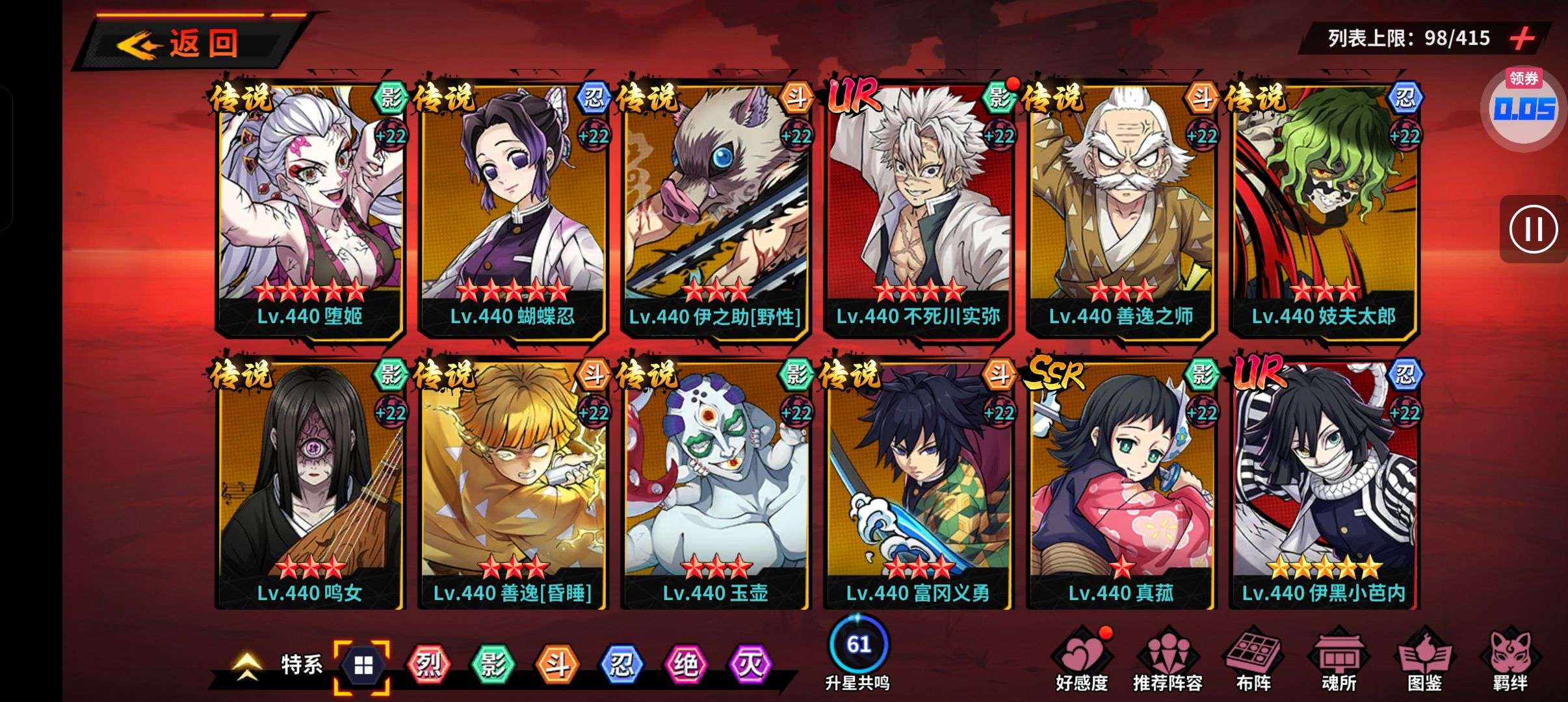Open the 不死川实弥 UR card
1568x702 pixels.
[x=918, y=208]
